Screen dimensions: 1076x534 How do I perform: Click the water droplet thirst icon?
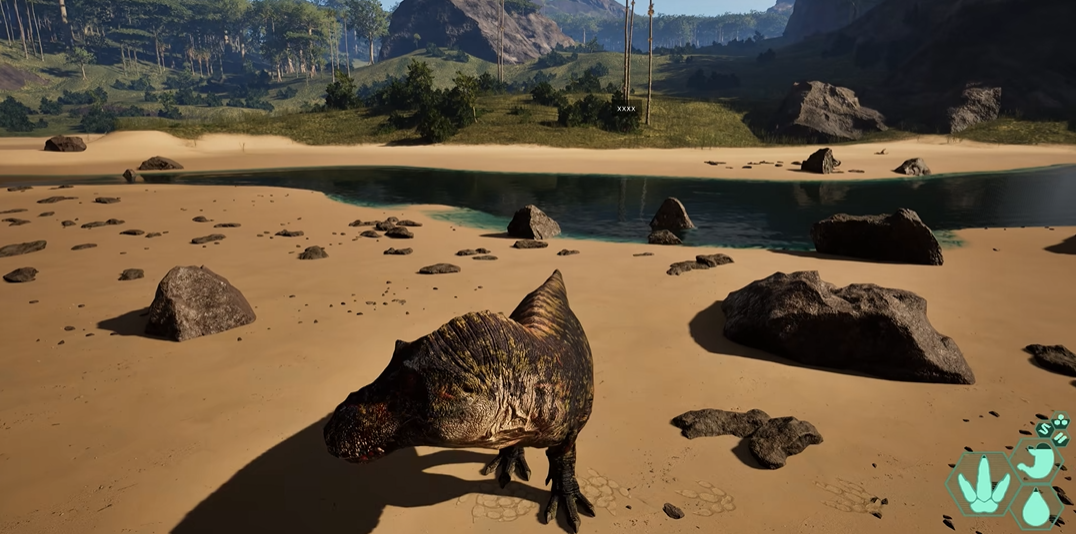1036,508
